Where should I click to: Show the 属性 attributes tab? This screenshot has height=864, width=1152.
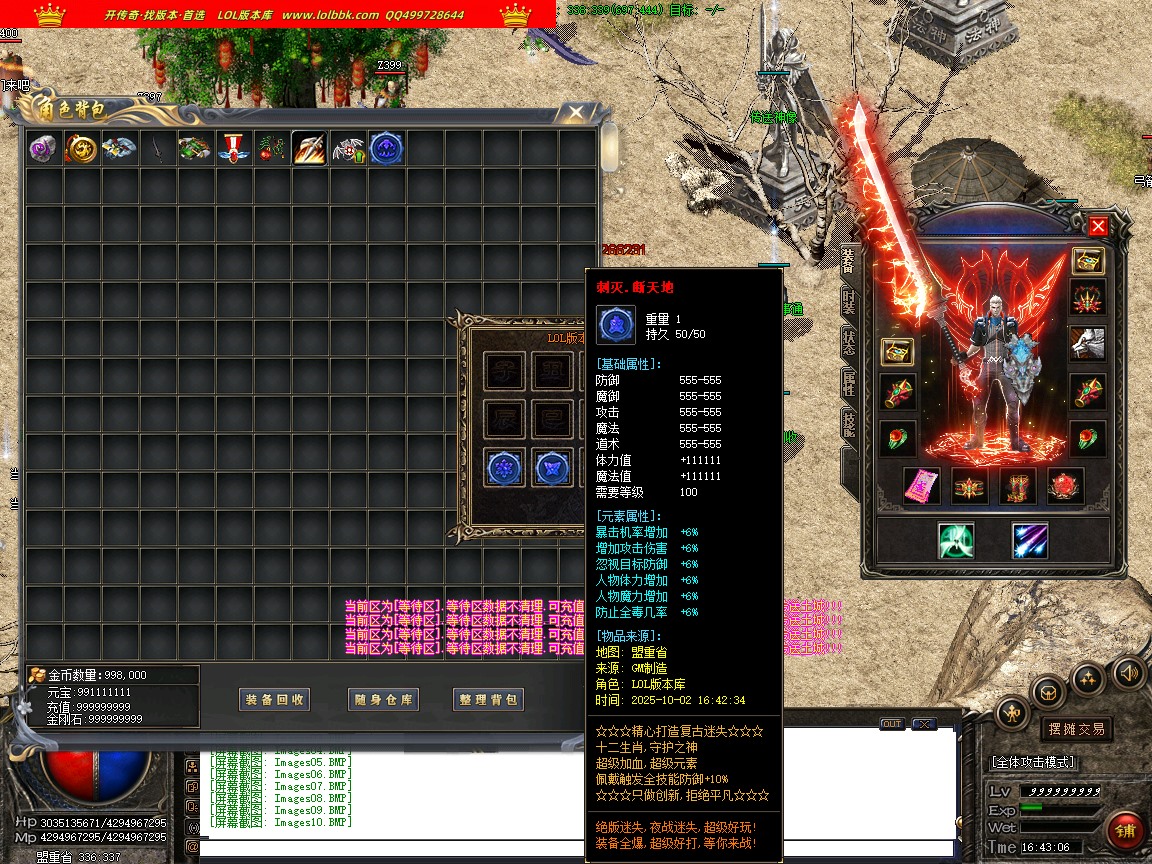coord(848,384)
